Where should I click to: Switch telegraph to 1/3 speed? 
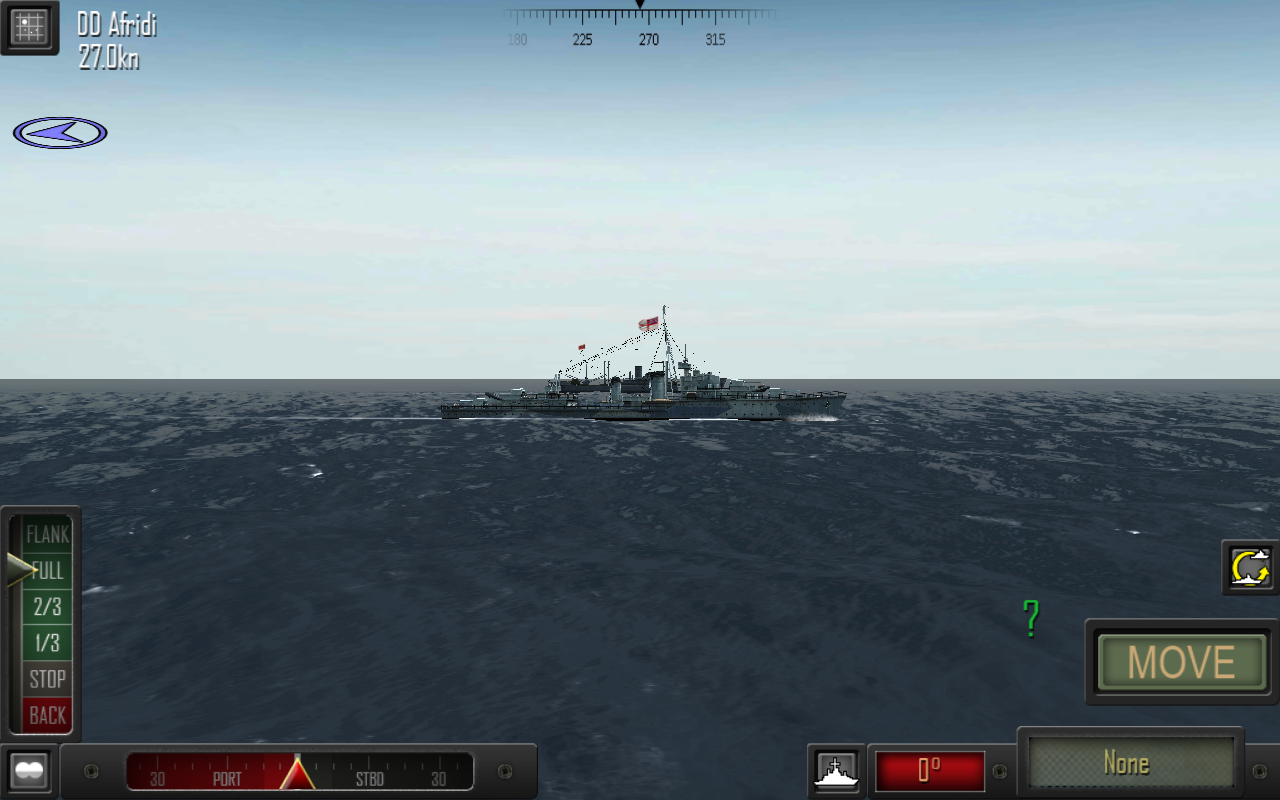[x=47, y=643]
